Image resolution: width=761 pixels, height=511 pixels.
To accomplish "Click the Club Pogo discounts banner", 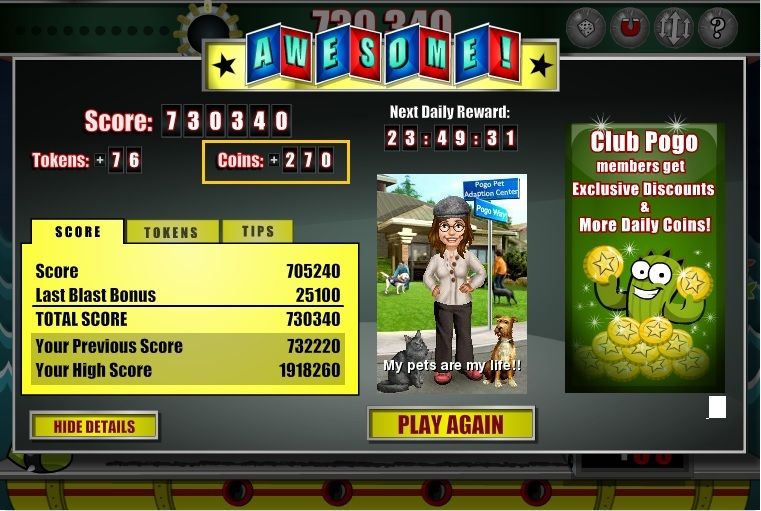I will tap(644, 257).
